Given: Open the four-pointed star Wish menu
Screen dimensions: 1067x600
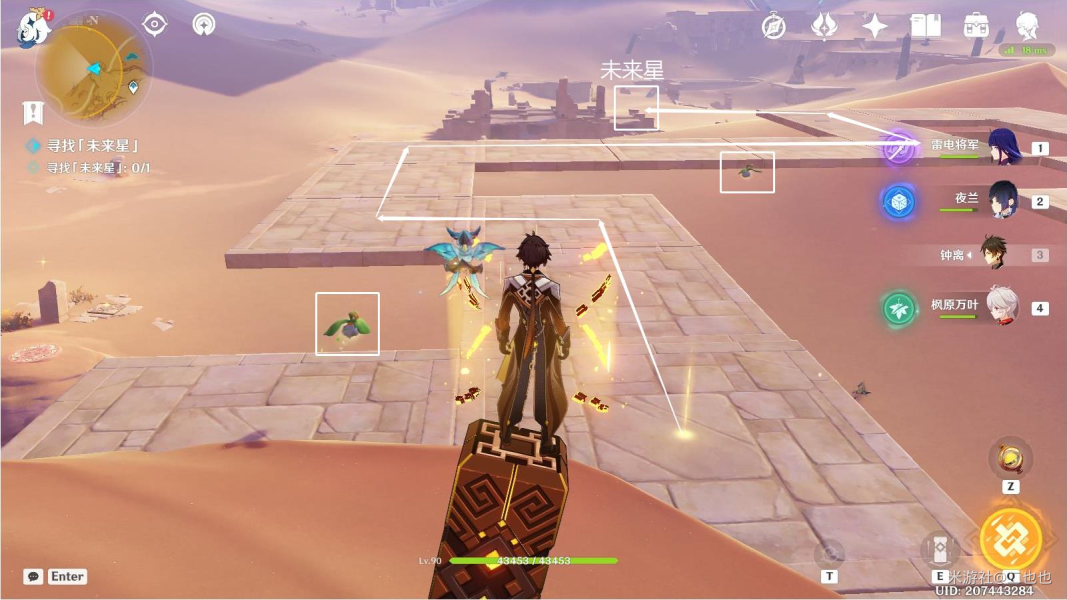Looking at the screenshot, I should click(x=875, y=27).
